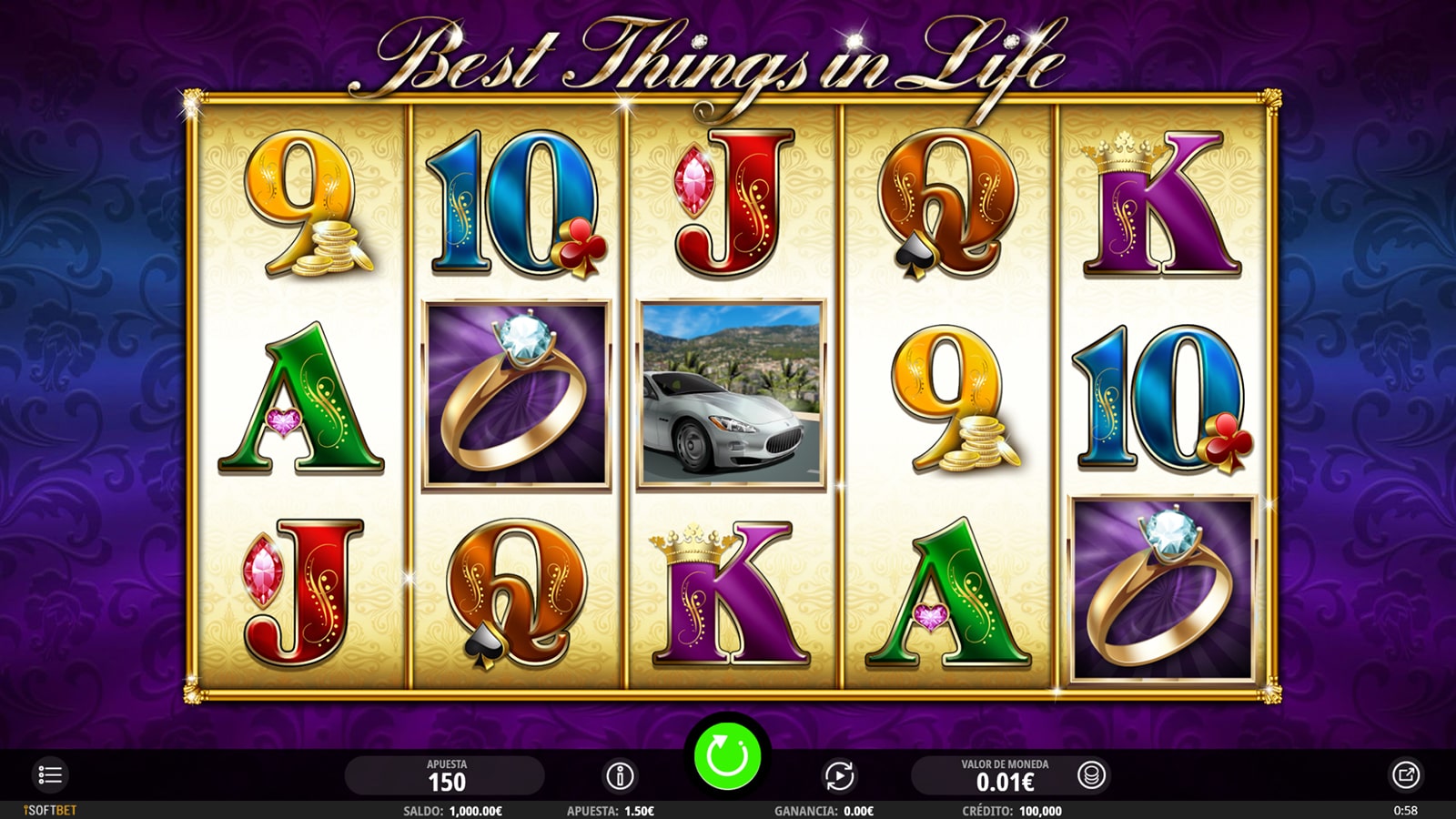1456x819 pixels.
Task: Click the exit game icon
Action: [x=1405, y=775]
